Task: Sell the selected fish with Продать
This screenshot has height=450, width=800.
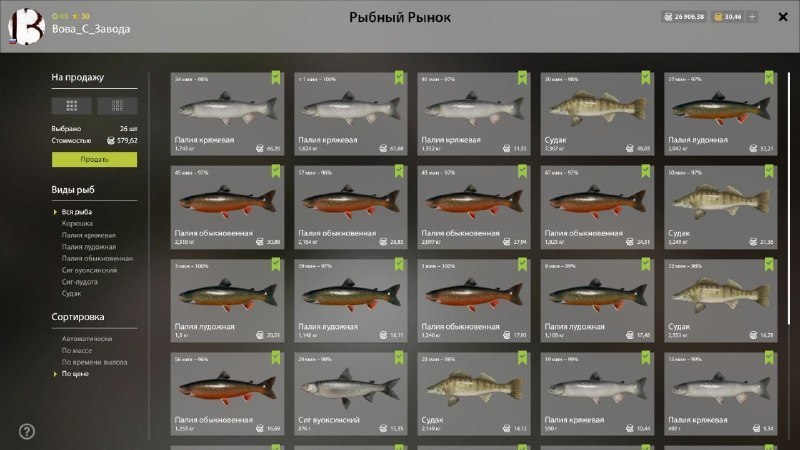Action: point(95,159)
